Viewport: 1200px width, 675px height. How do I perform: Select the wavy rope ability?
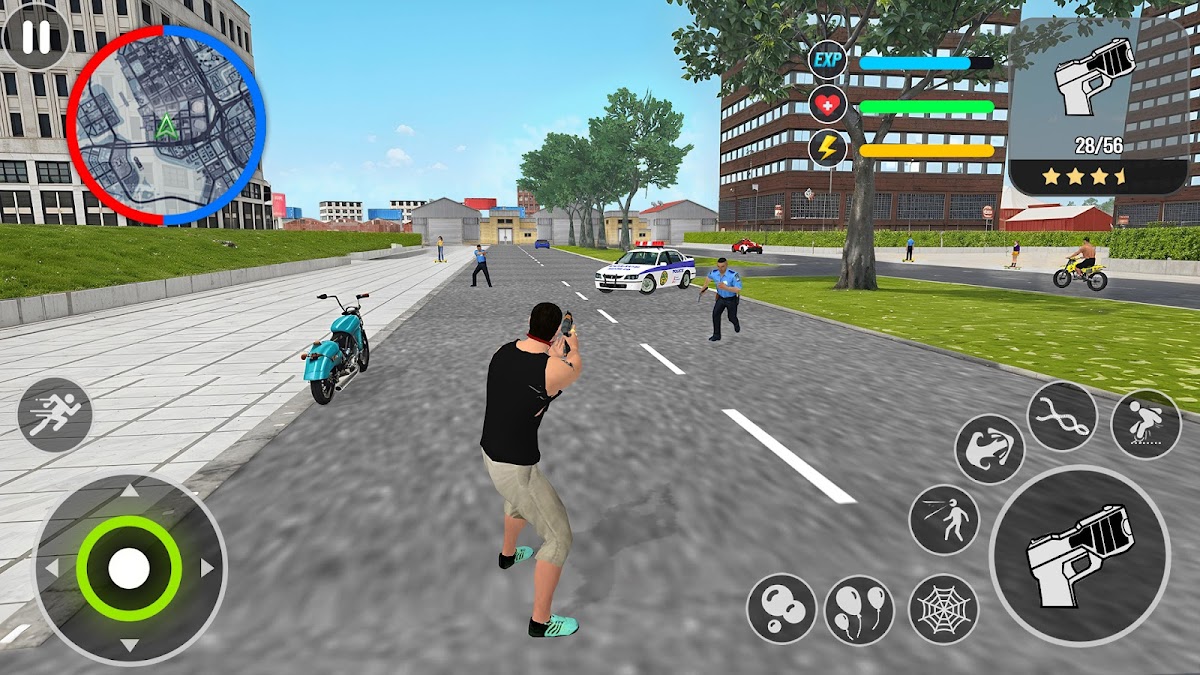pos(1062,416)
